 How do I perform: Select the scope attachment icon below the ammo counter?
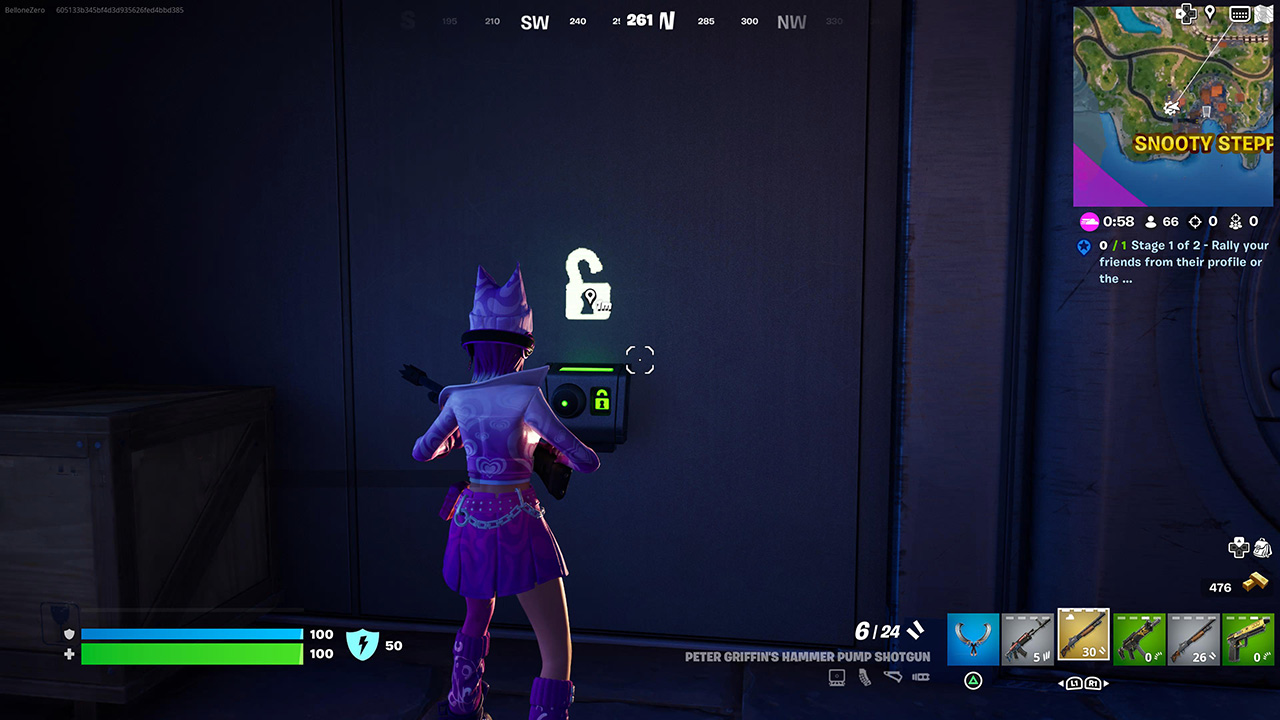point(837,677)
